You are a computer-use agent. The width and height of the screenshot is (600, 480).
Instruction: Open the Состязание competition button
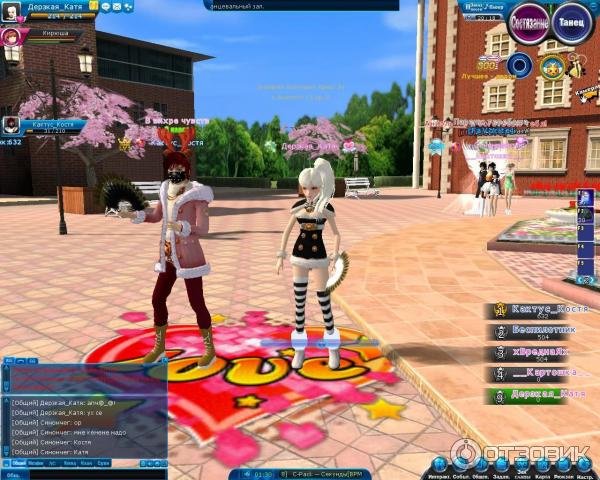528,23
